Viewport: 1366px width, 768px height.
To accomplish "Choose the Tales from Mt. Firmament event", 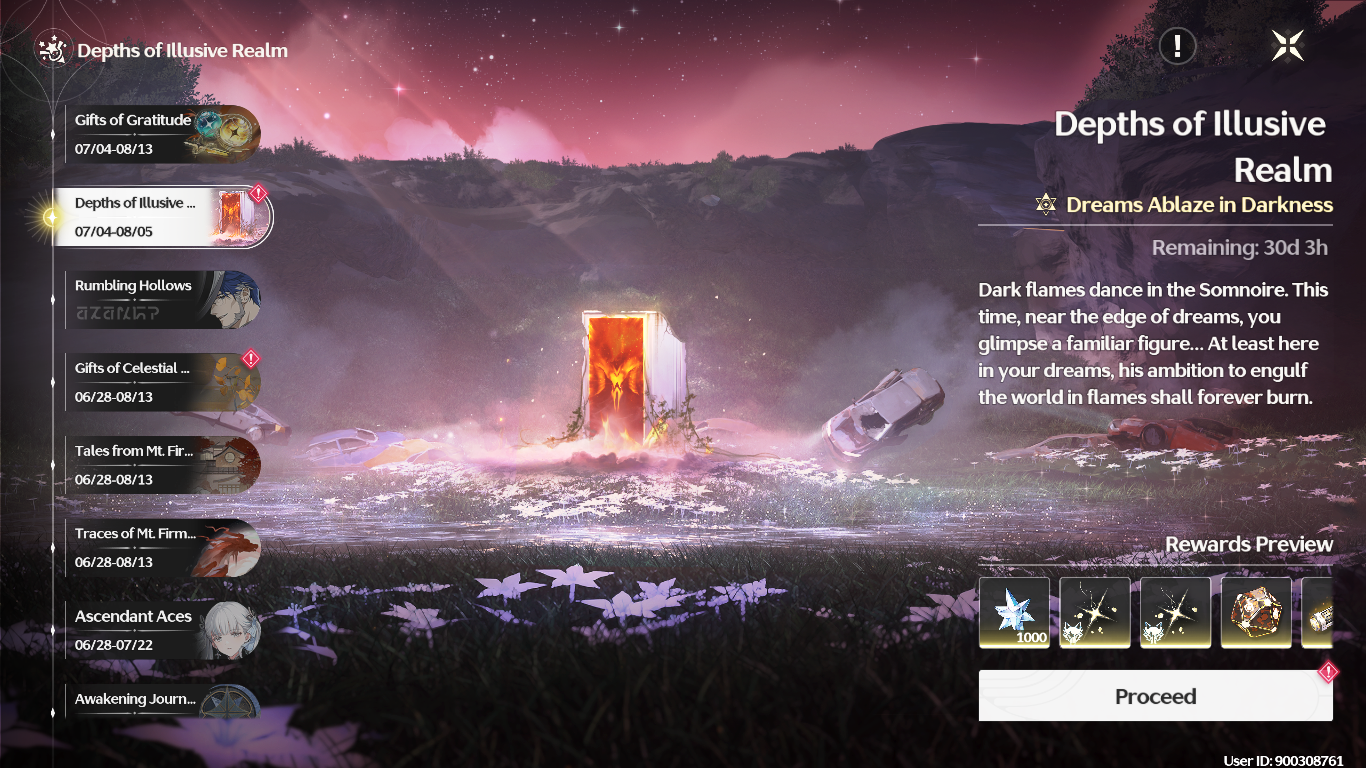I will [160, 465].
